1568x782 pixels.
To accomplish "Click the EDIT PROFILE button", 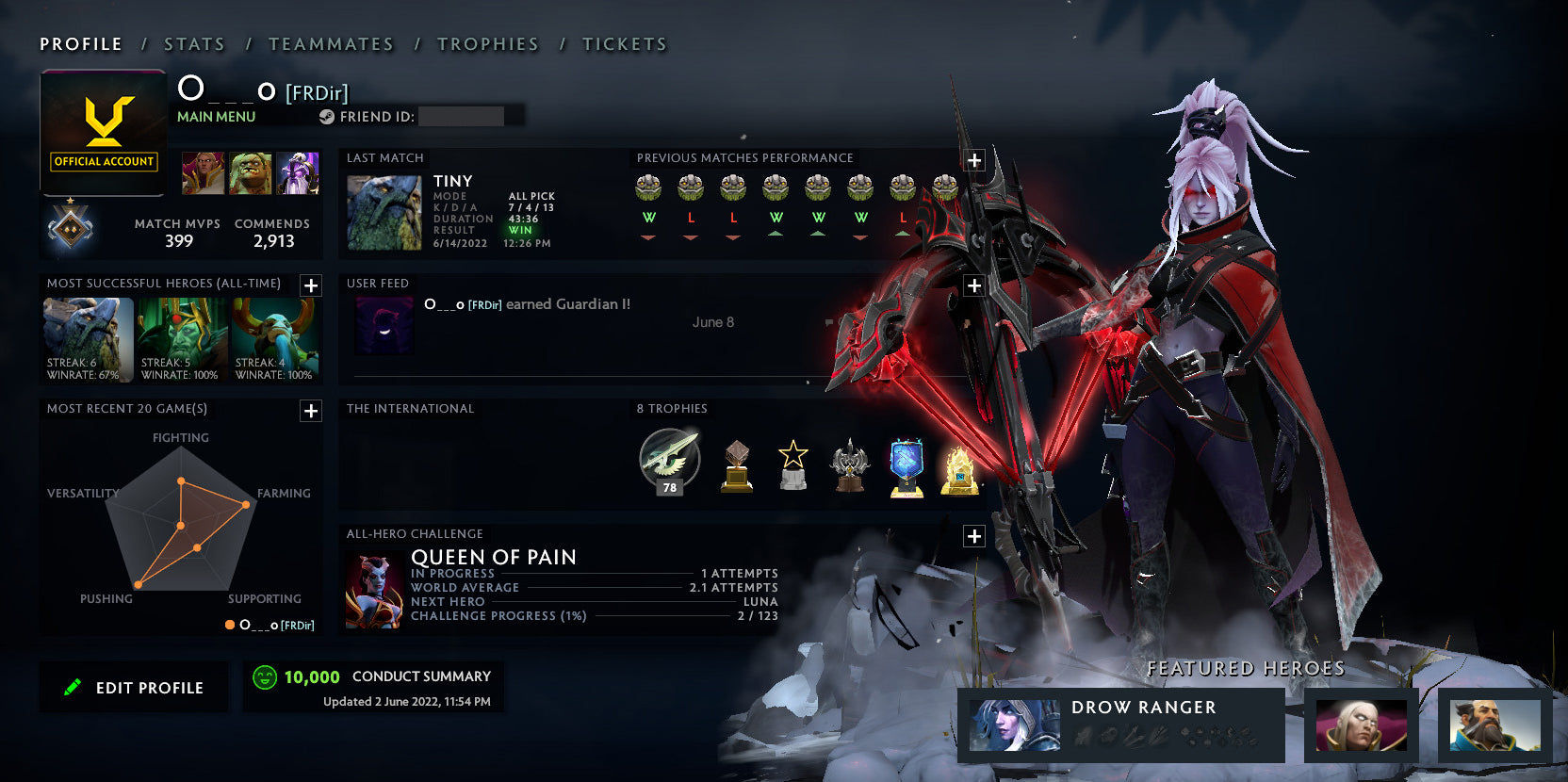I will coord(134,687).
